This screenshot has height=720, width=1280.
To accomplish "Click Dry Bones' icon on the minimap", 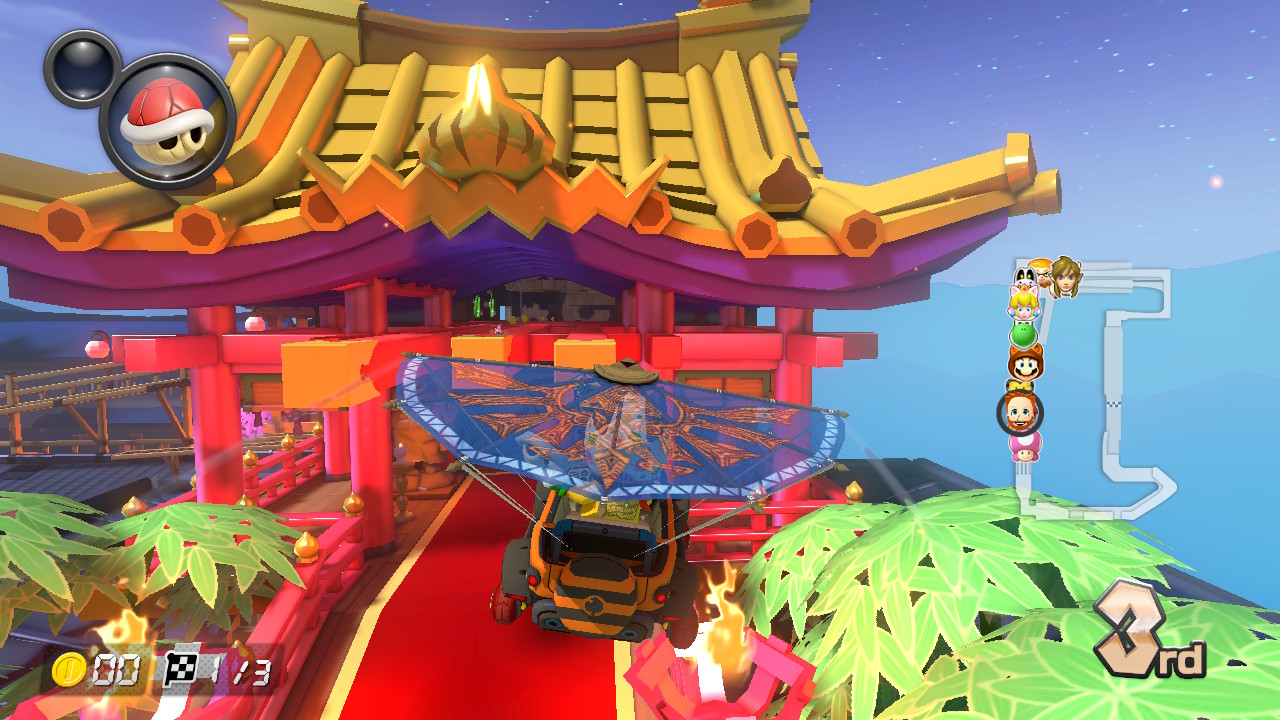I will (1024, 274).
